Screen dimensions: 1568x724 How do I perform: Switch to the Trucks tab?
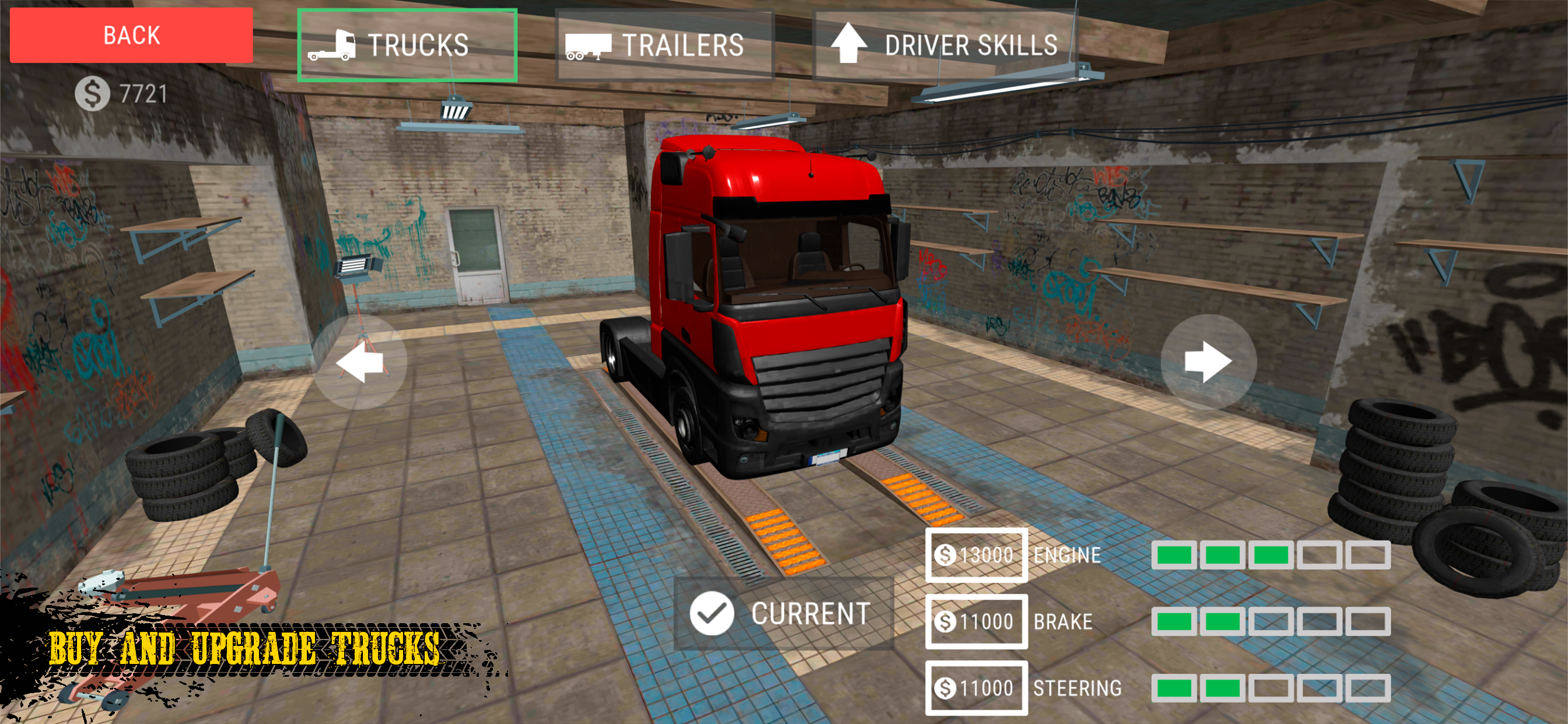point(407,45)
